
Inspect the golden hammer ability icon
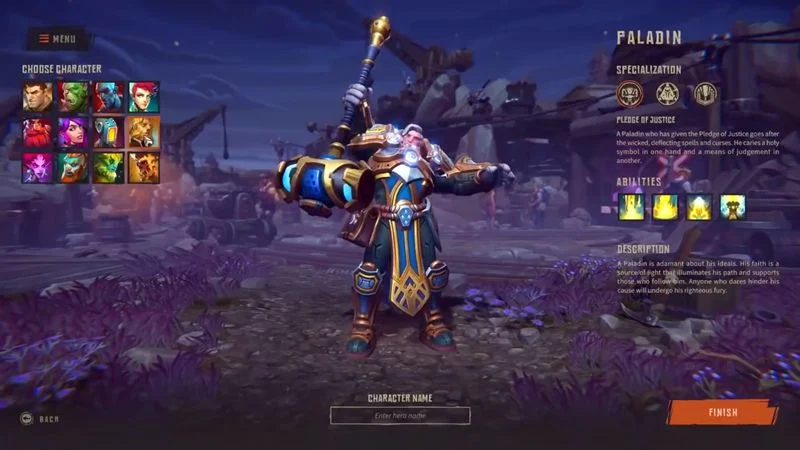(x=733, y=207)
